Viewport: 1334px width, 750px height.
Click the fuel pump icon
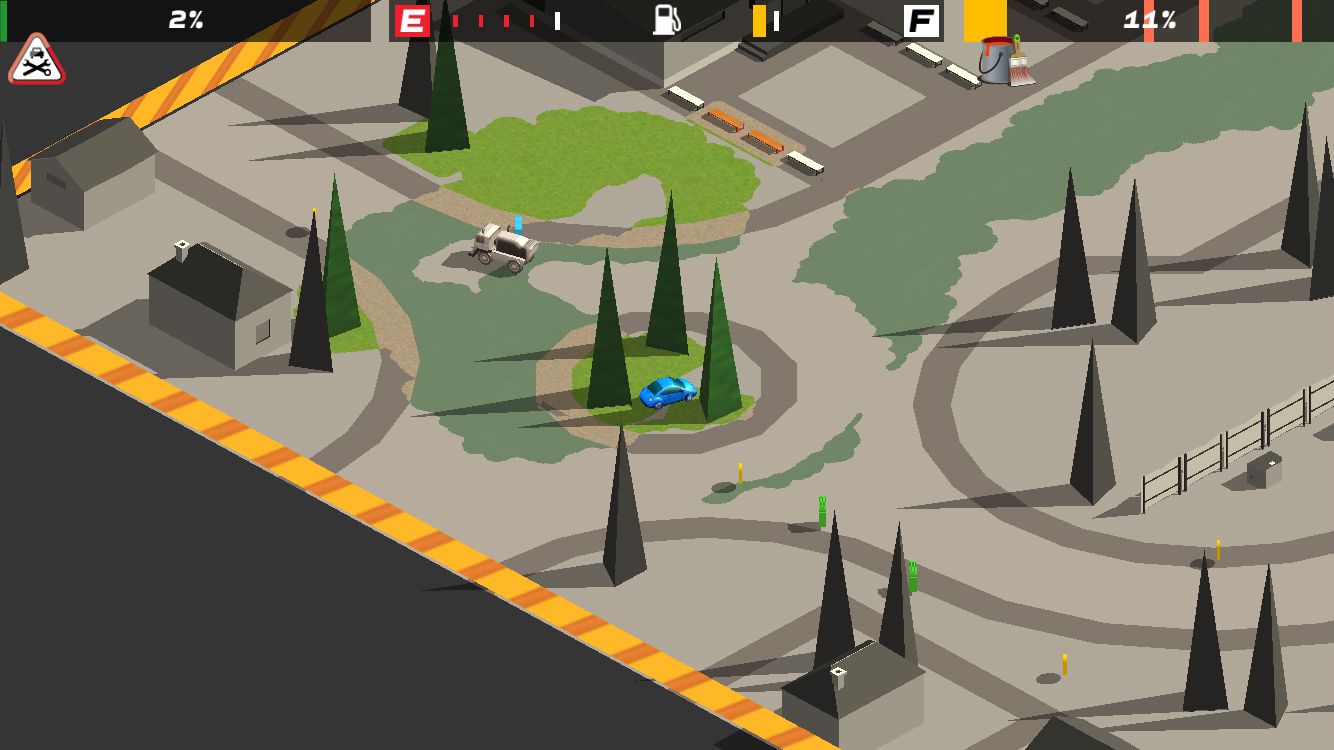[x=666, y=20]
